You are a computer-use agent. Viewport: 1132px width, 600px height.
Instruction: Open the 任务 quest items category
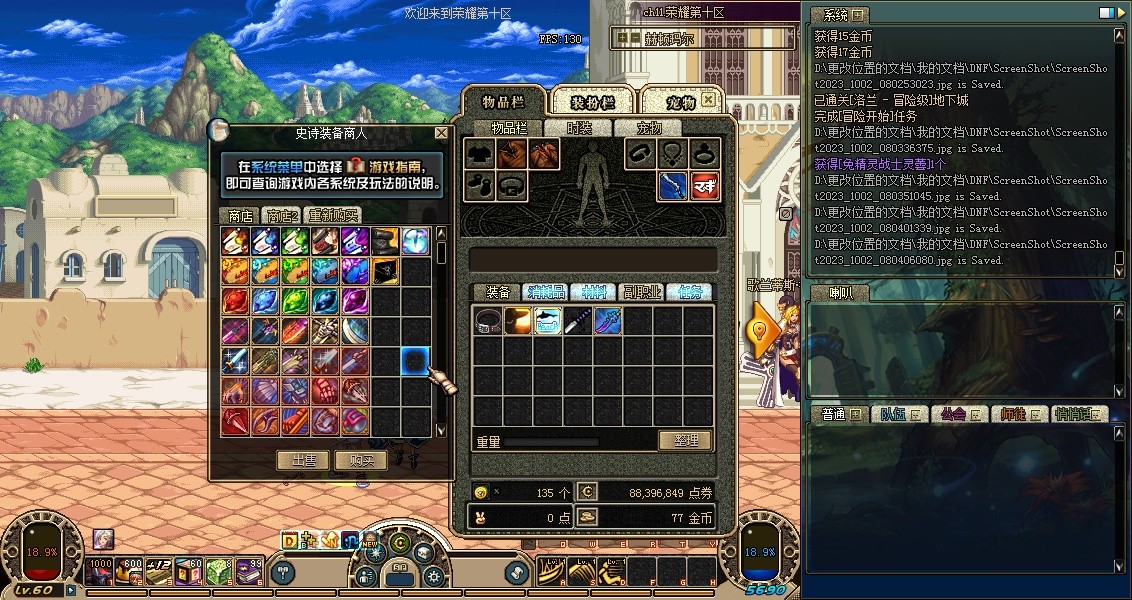(689, 292)
